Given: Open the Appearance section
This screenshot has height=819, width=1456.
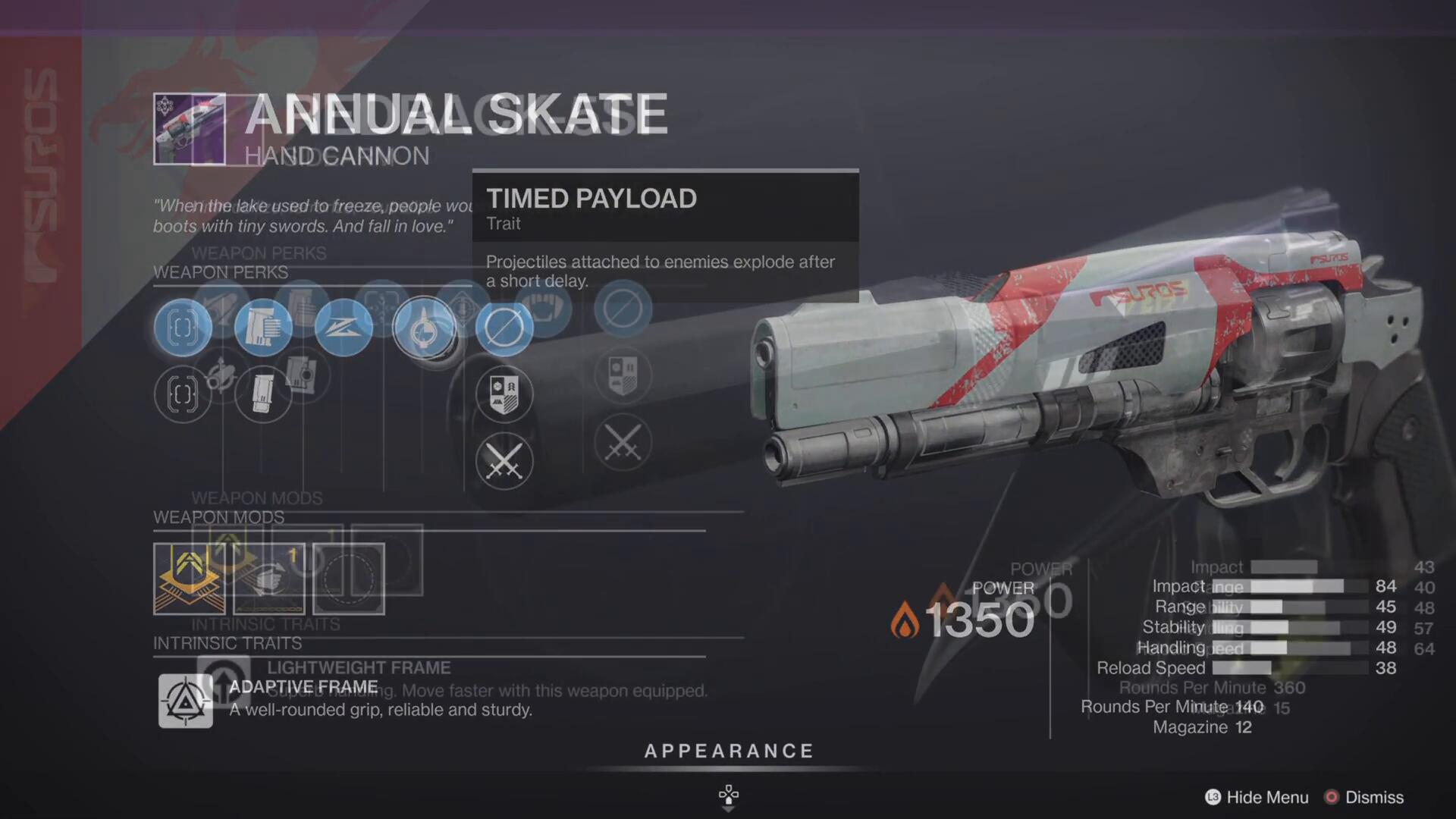Looking at the screenshot, I should (x=728, y=752).
